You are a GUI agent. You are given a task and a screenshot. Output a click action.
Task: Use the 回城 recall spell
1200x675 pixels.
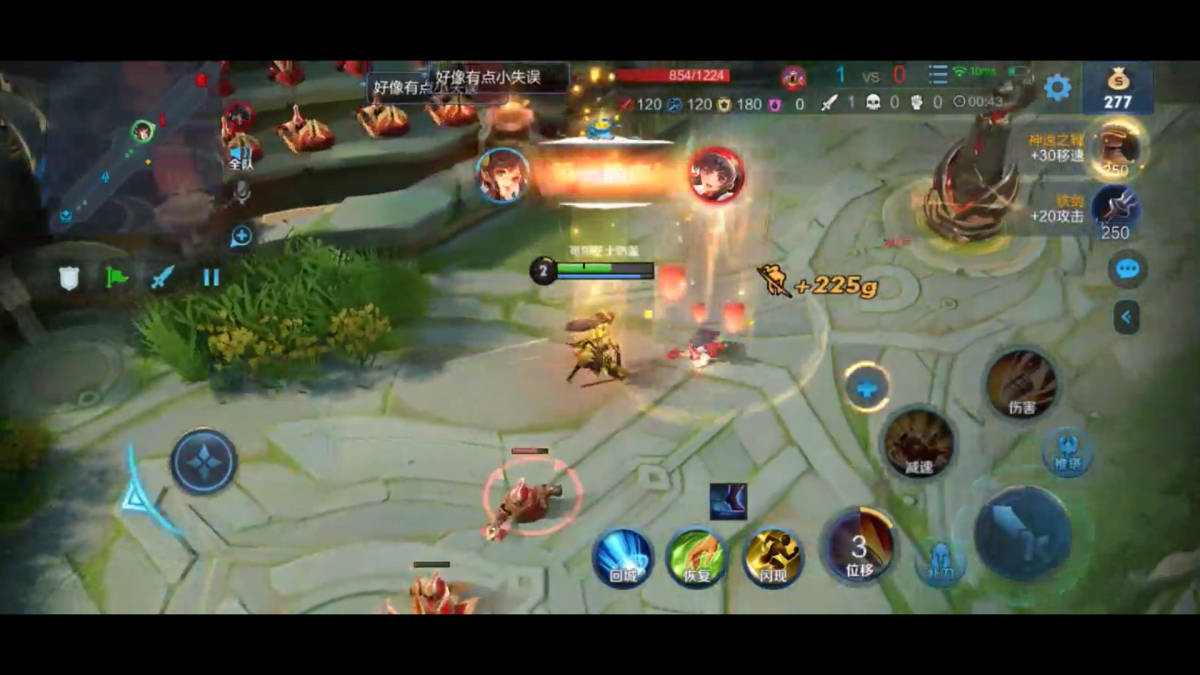pyautogui.click(x=622, y=557)
